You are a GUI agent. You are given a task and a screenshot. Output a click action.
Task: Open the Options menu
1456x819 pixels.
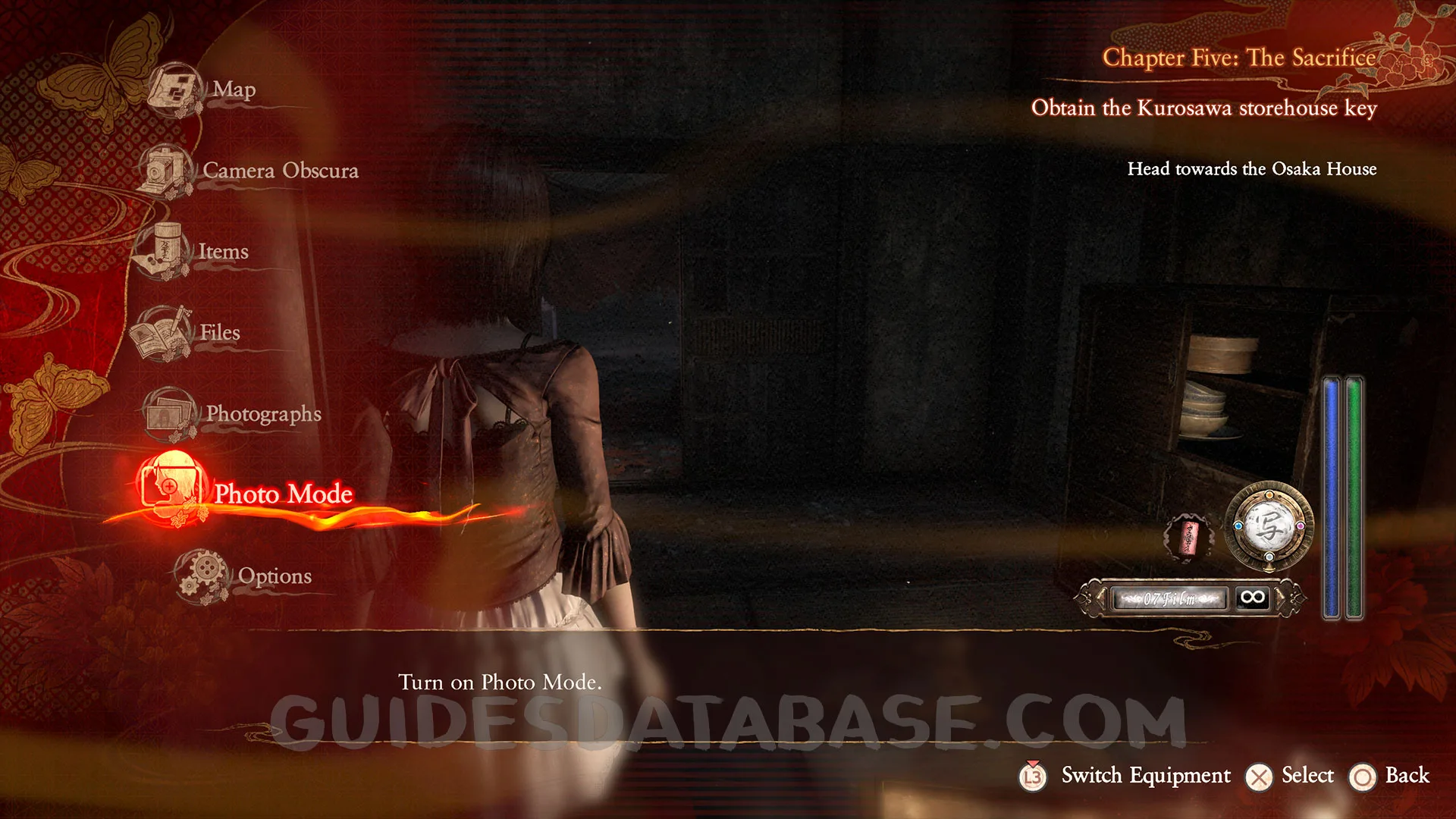coord(274,576)
